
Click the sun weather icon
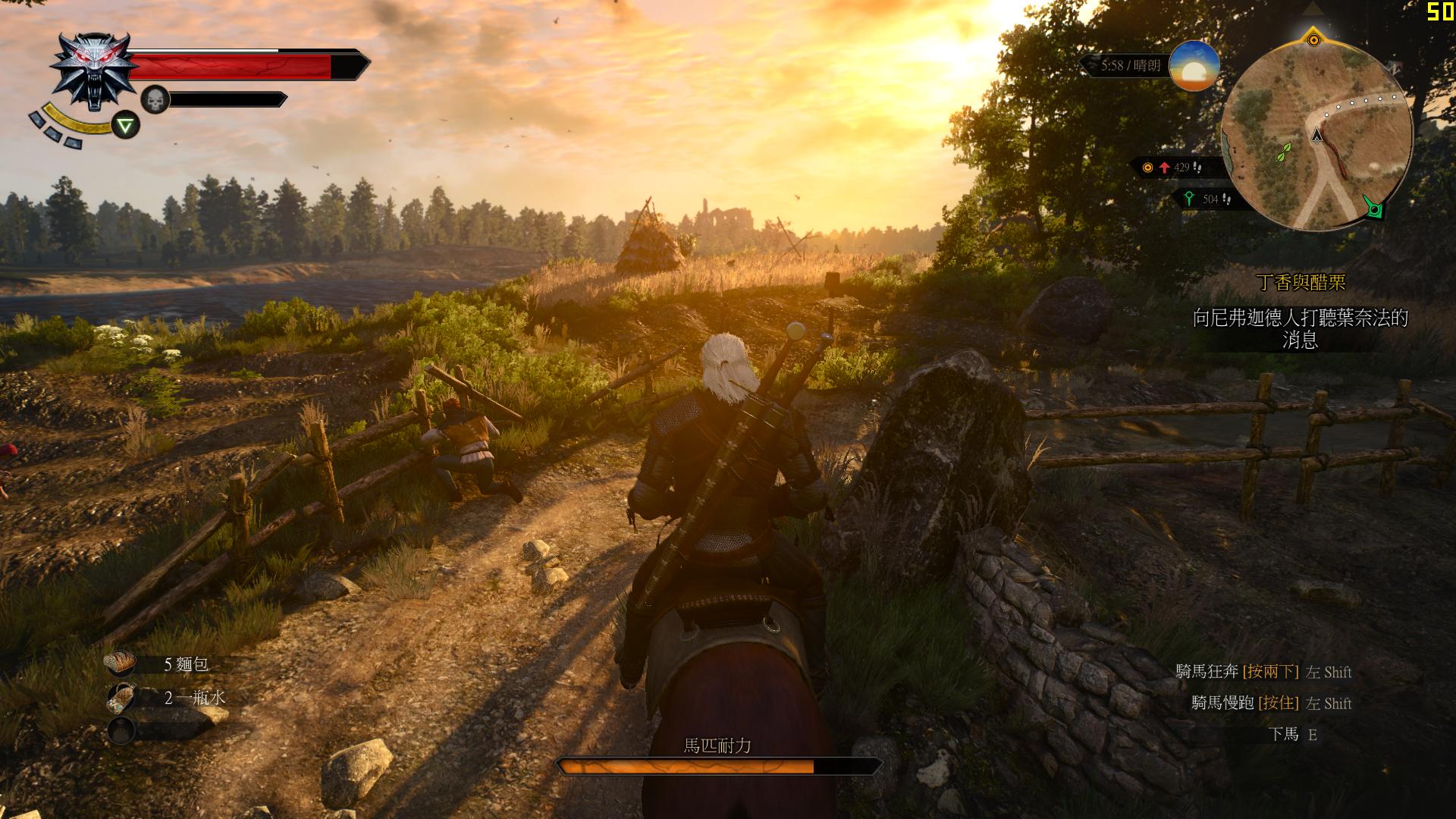pyautogui.click(x=1194, y=67)
